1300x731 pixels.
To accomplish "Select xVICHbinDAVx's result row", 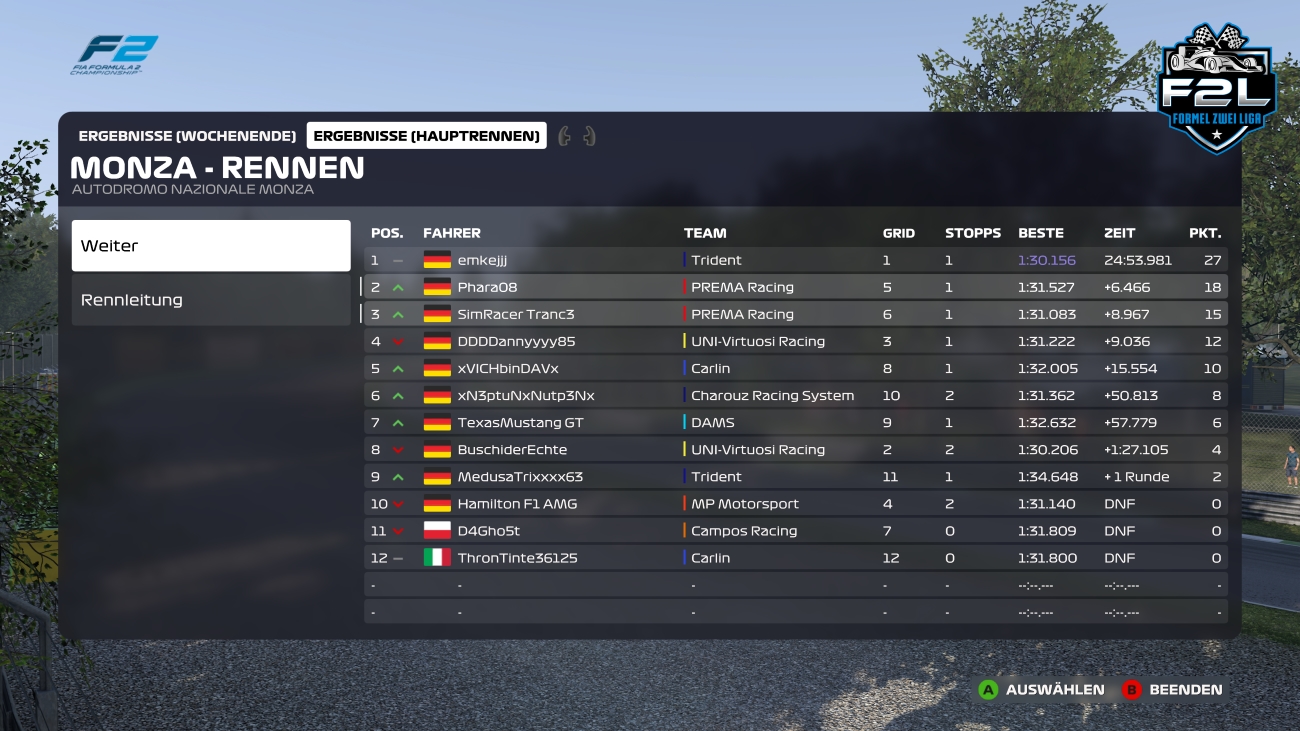I will pos(795,368).
